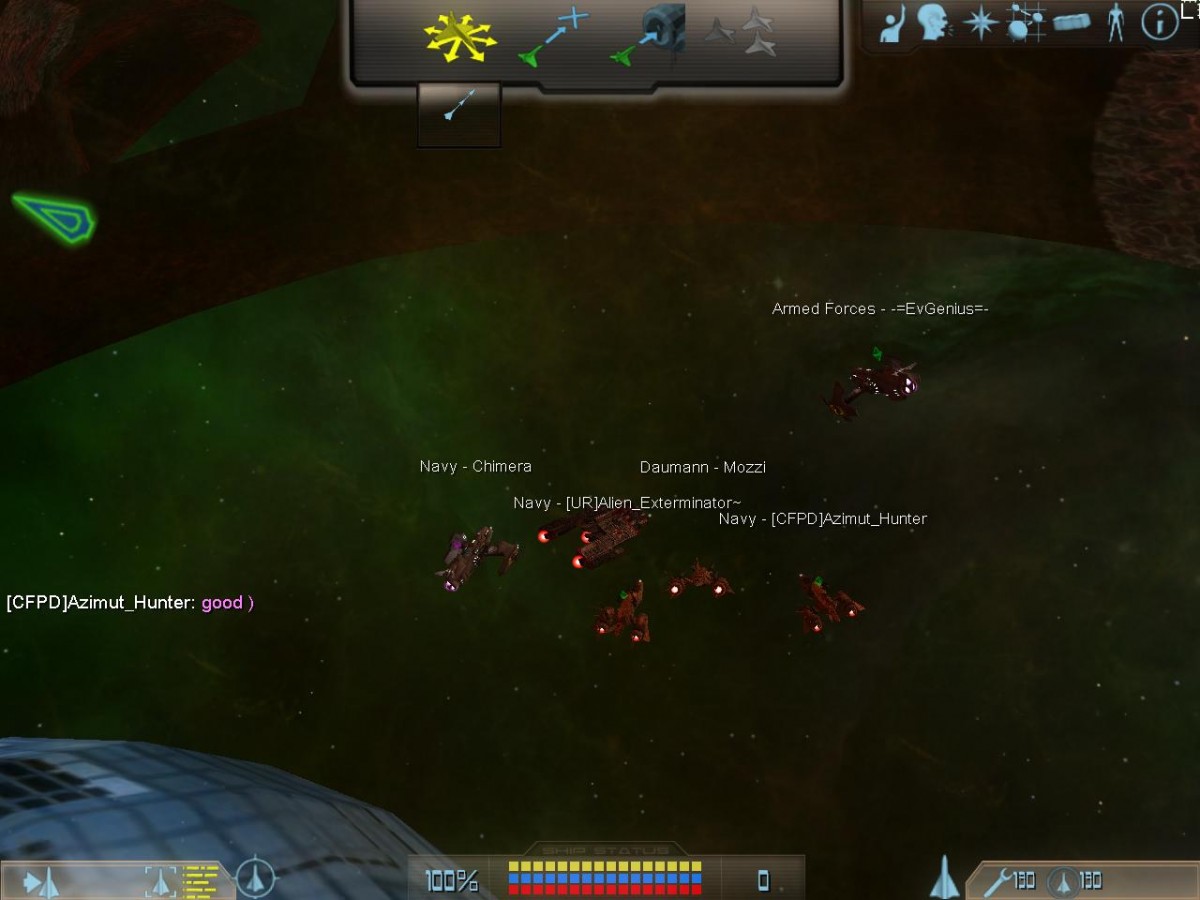Activate the Go To maneuver icon
Viewport: 1200px width, 900px height.
pyautogui.click(x=553, y=37)
